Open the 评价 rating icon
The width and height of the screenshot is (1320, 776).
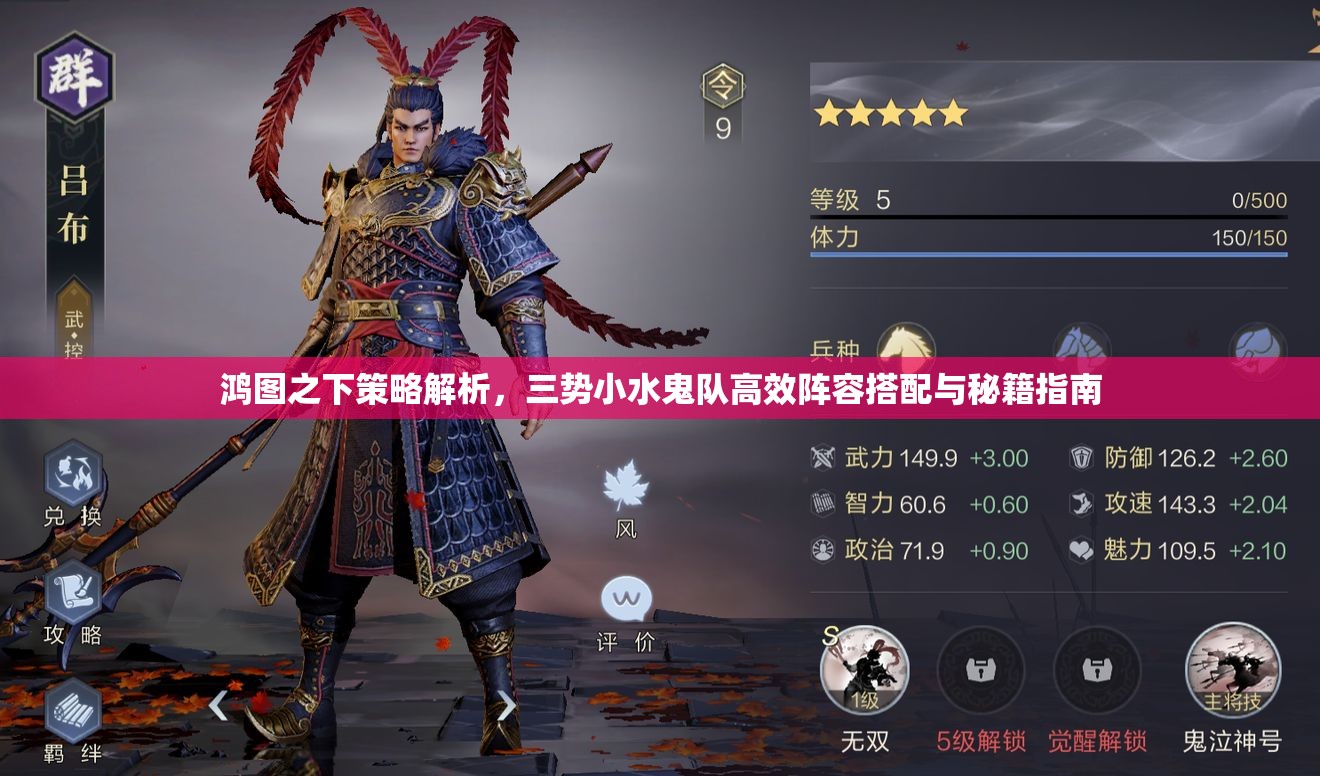627,600
